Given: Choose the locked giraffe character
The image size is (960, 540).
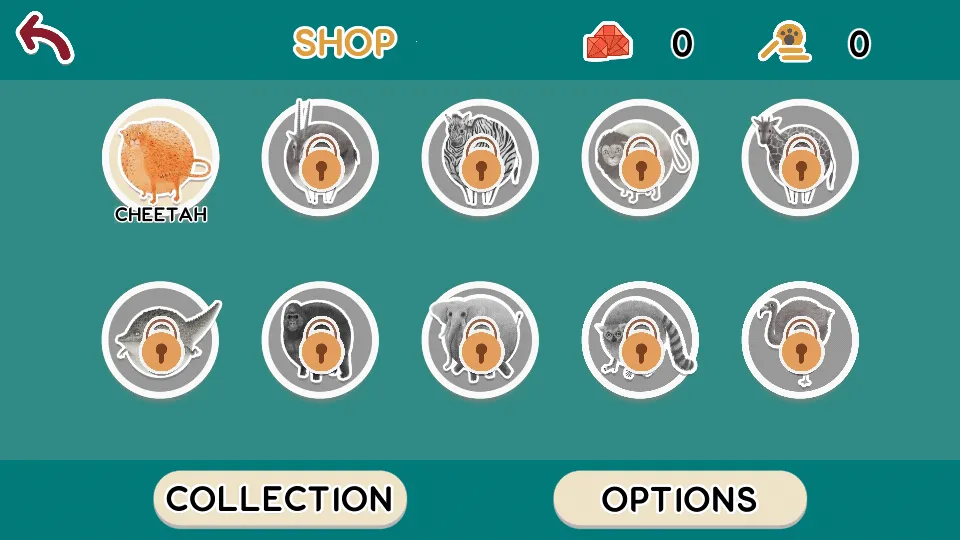Looking at the screenshot, I should 800,157.
